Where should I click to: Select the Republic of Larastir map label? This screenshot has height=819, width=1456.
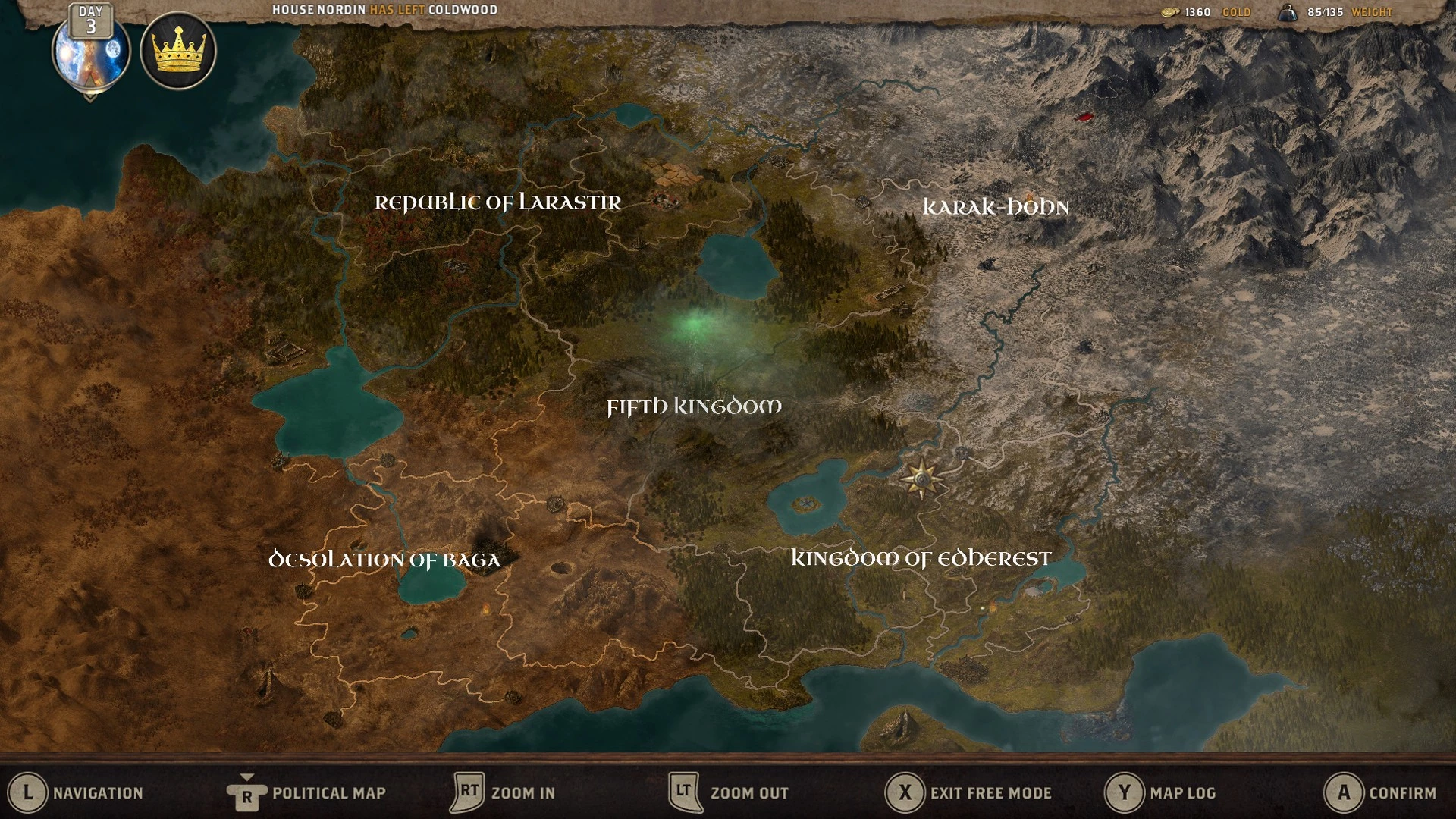pos(497,202)
